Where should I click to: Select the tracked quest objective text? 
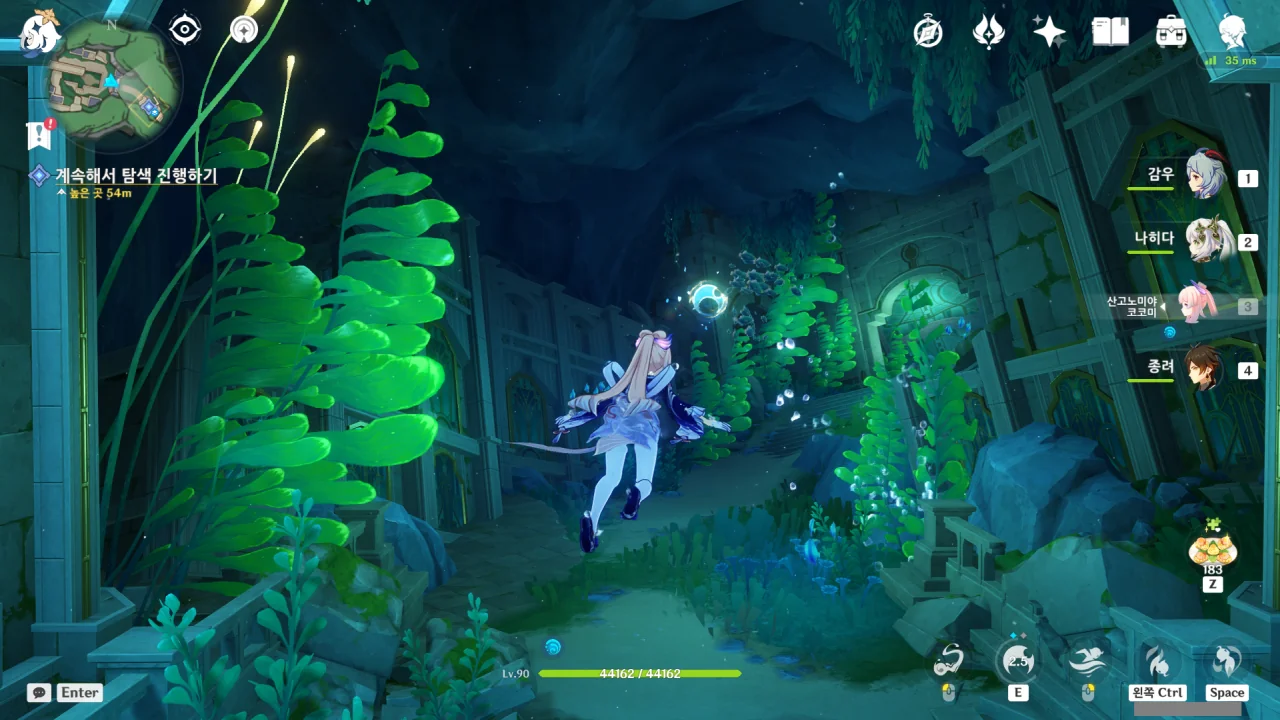(135, 175)
